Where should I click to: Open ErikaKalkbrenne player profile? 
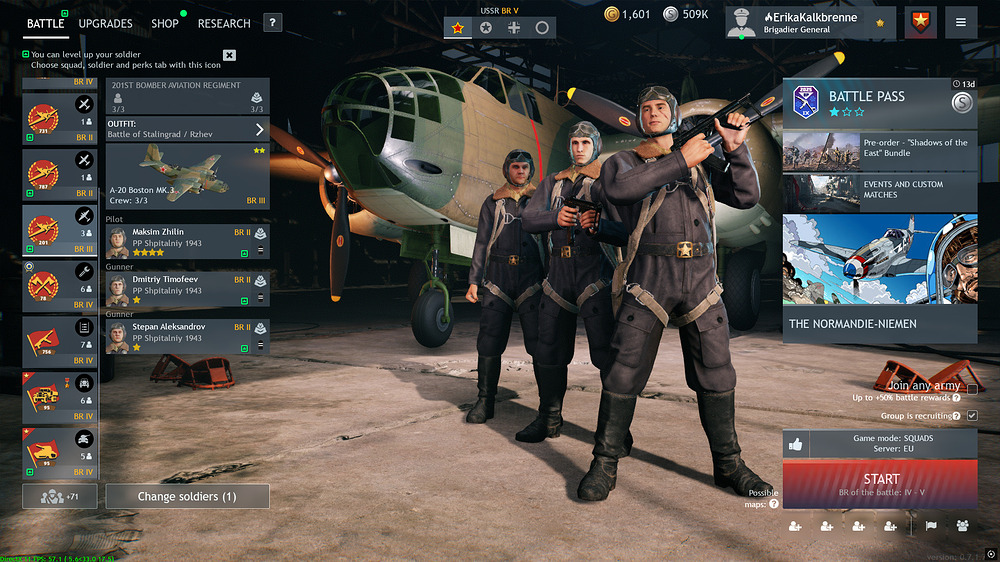tap(810, 22)
